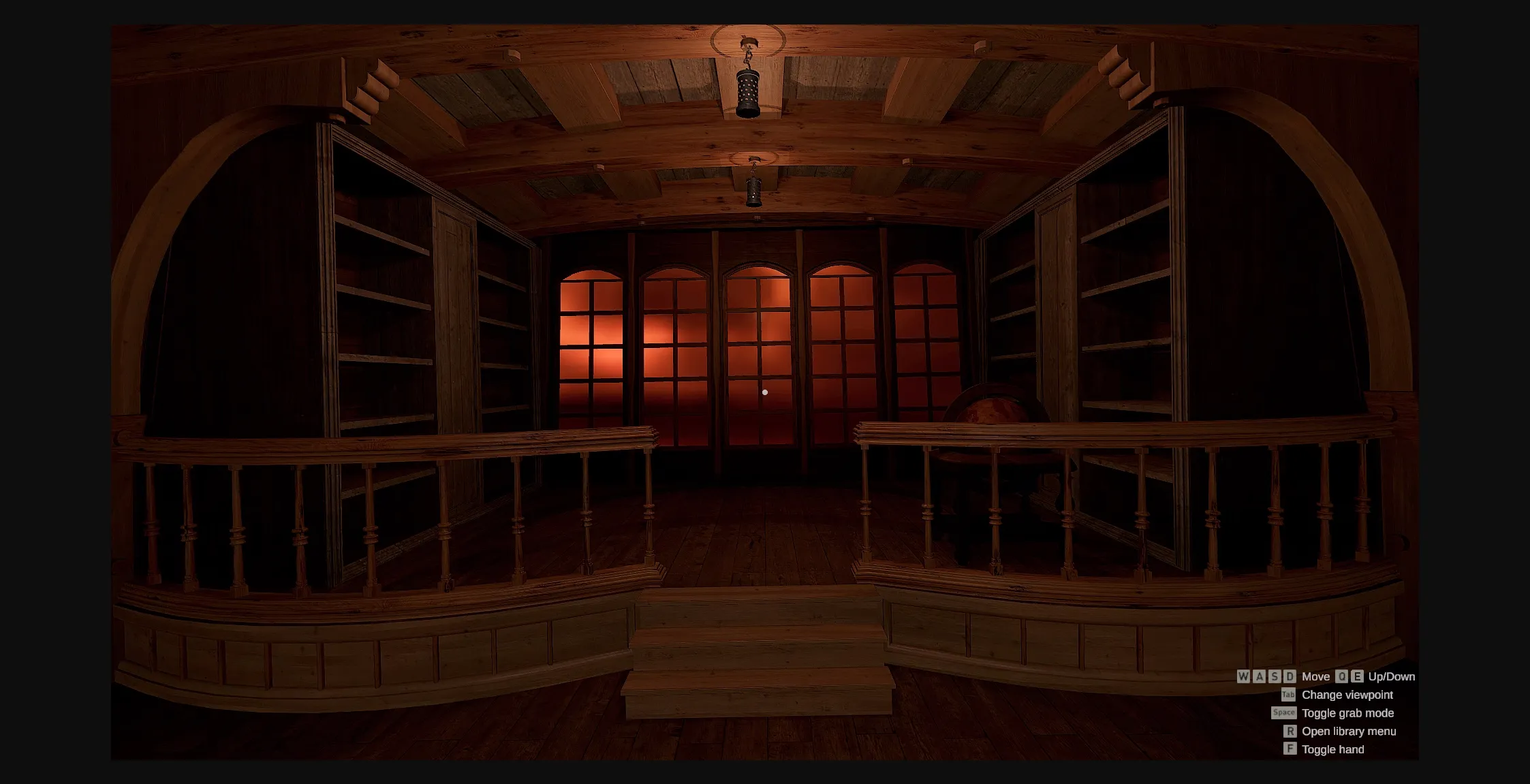Open library menu via the labeled entry
The image size is (1530, 784).
[x=1349, y=732]
